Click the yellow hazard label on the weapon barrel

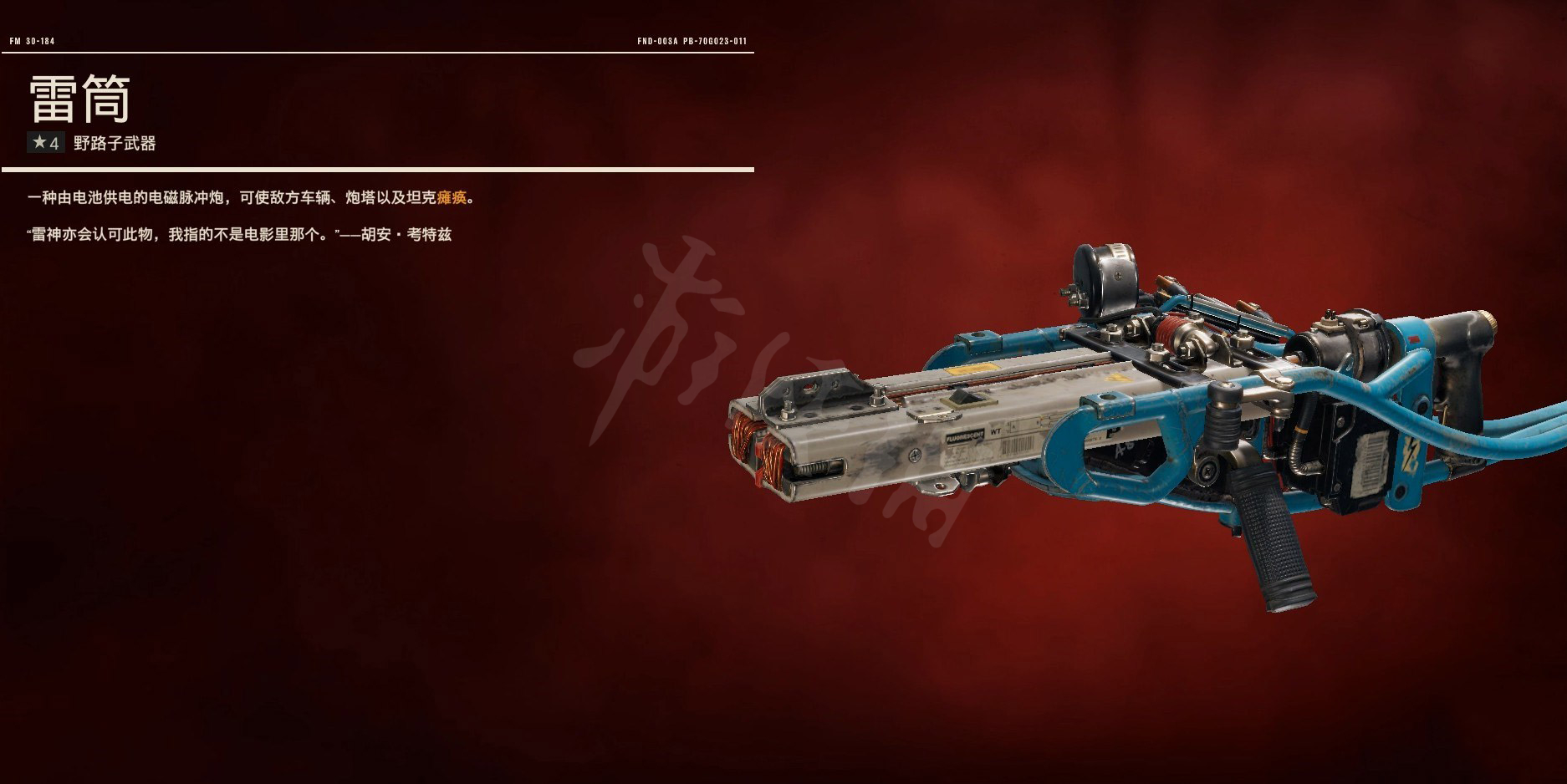974,369
